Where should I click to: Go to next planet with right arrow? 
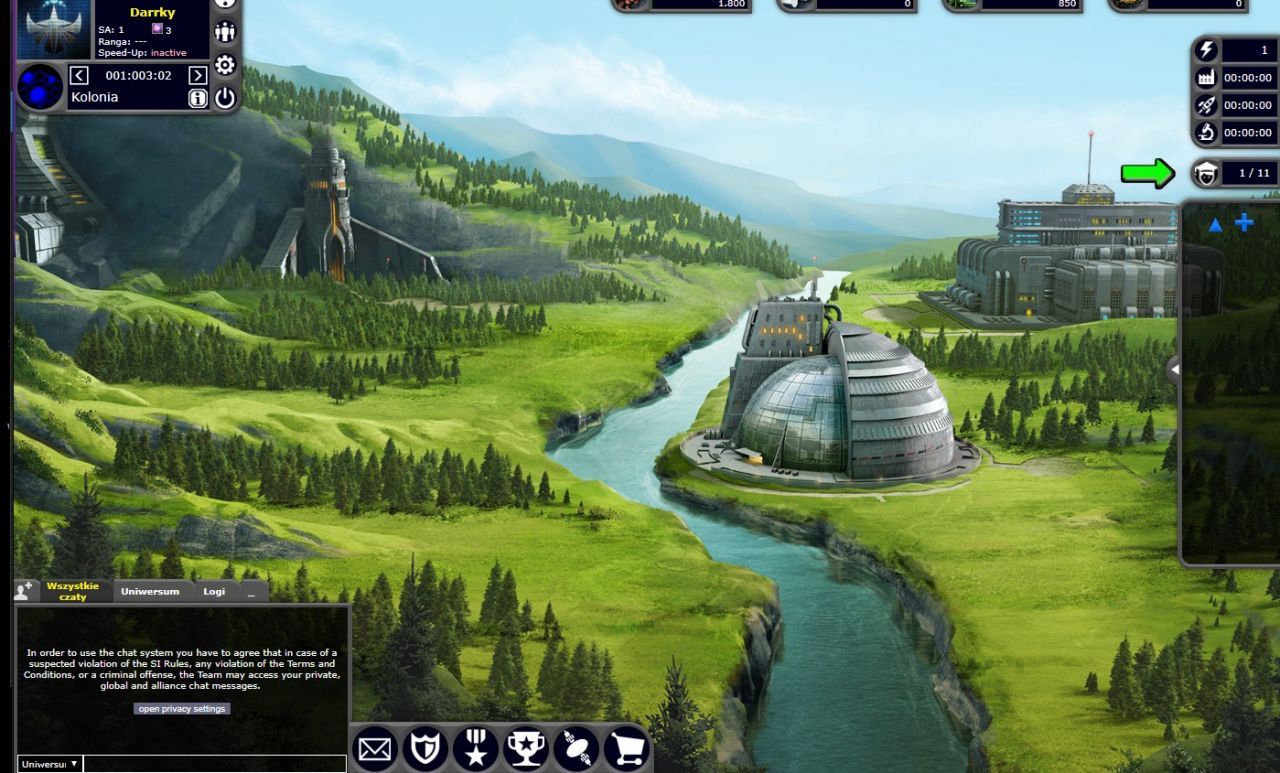(x=198, y=75)
